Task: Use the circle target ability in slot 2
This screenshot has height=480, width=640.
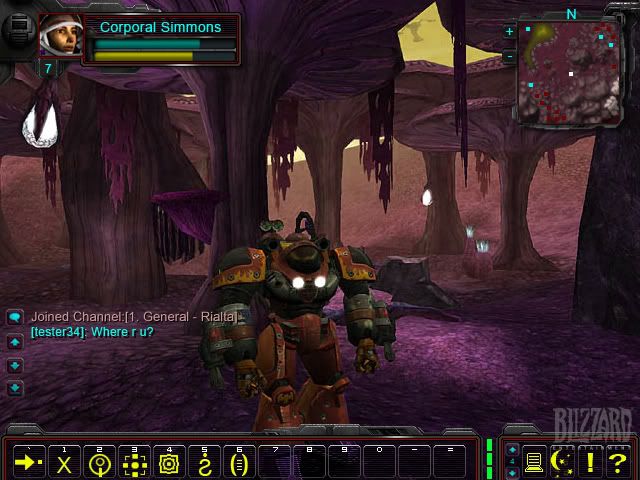Action: tap(99, 463)
